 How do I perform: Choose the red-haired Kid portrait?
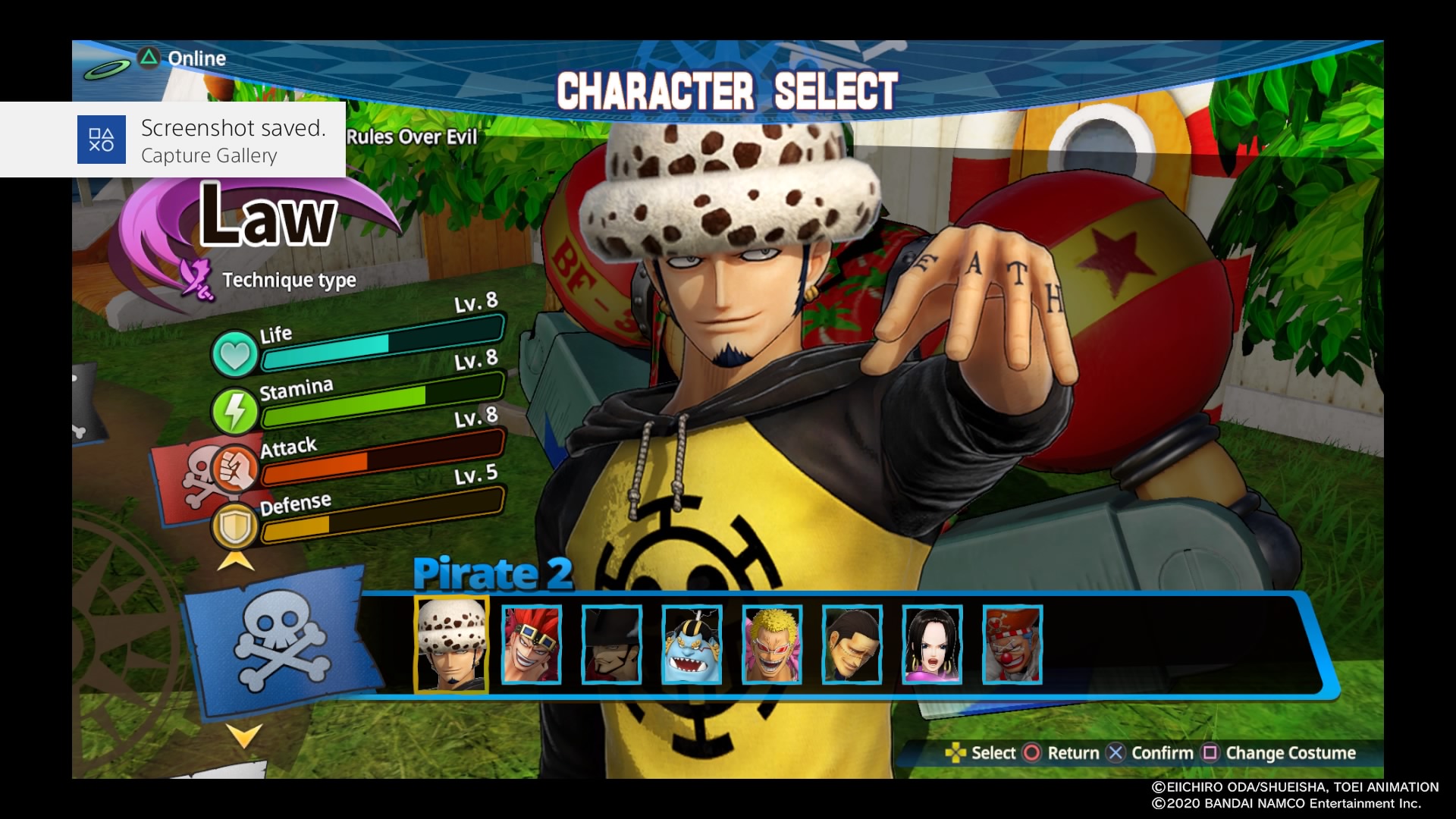532,645
